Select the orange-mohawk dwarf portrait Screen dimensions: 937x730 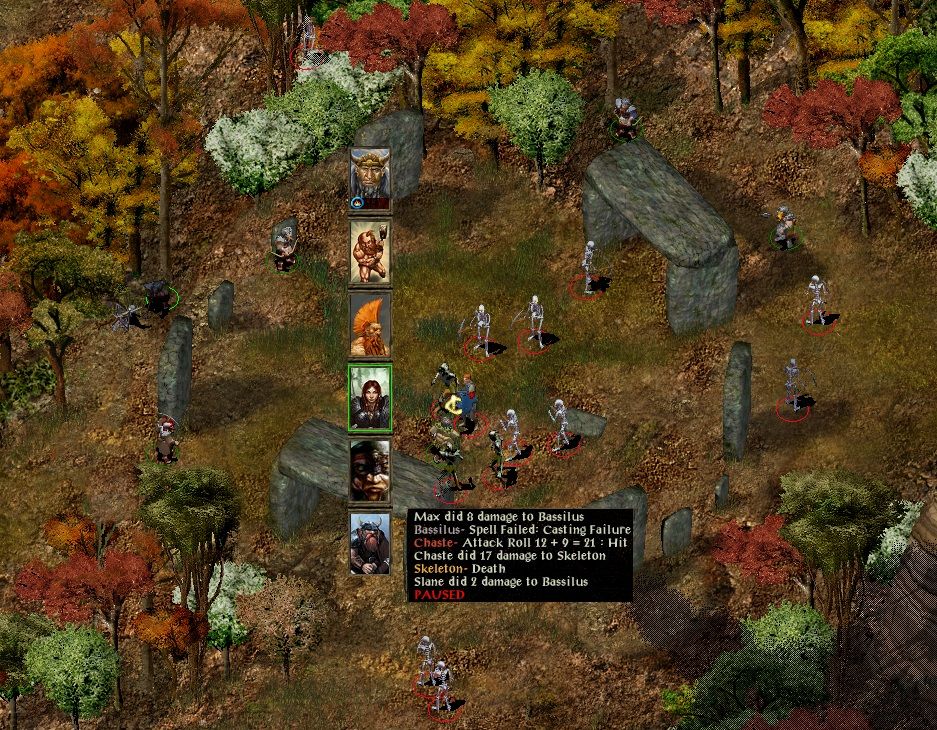tap(369, 325)
